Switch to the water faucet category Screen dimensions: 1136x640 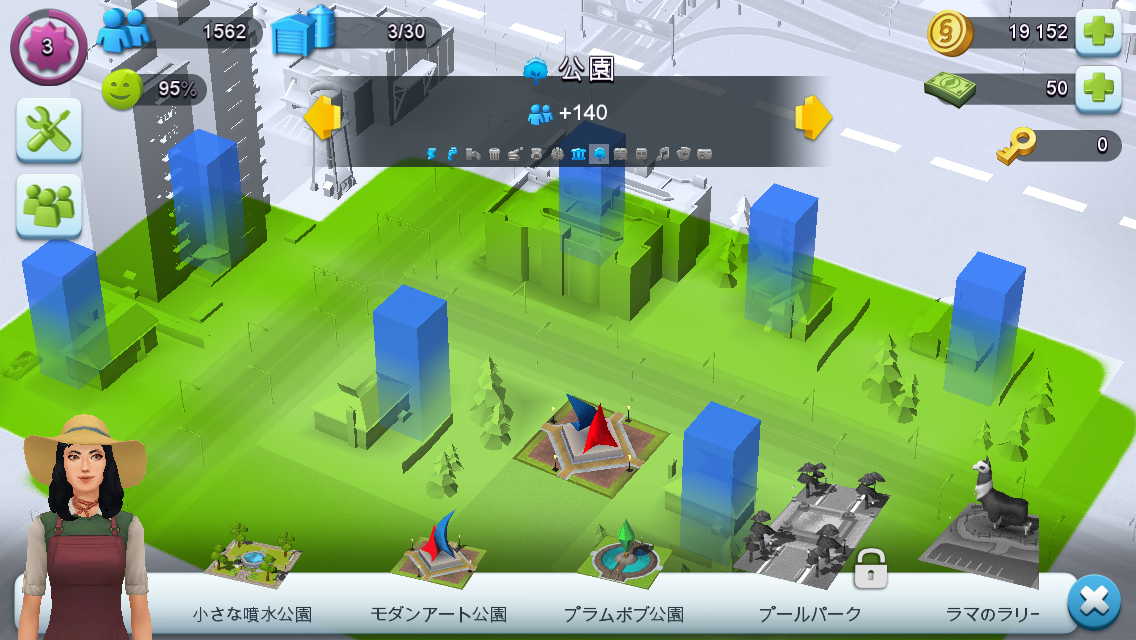point(453,154)
